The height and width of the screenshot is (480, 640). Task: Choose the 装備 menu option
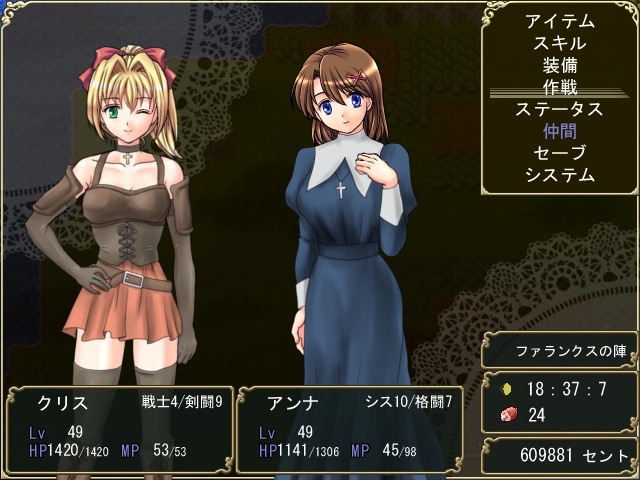coord(559,65)
